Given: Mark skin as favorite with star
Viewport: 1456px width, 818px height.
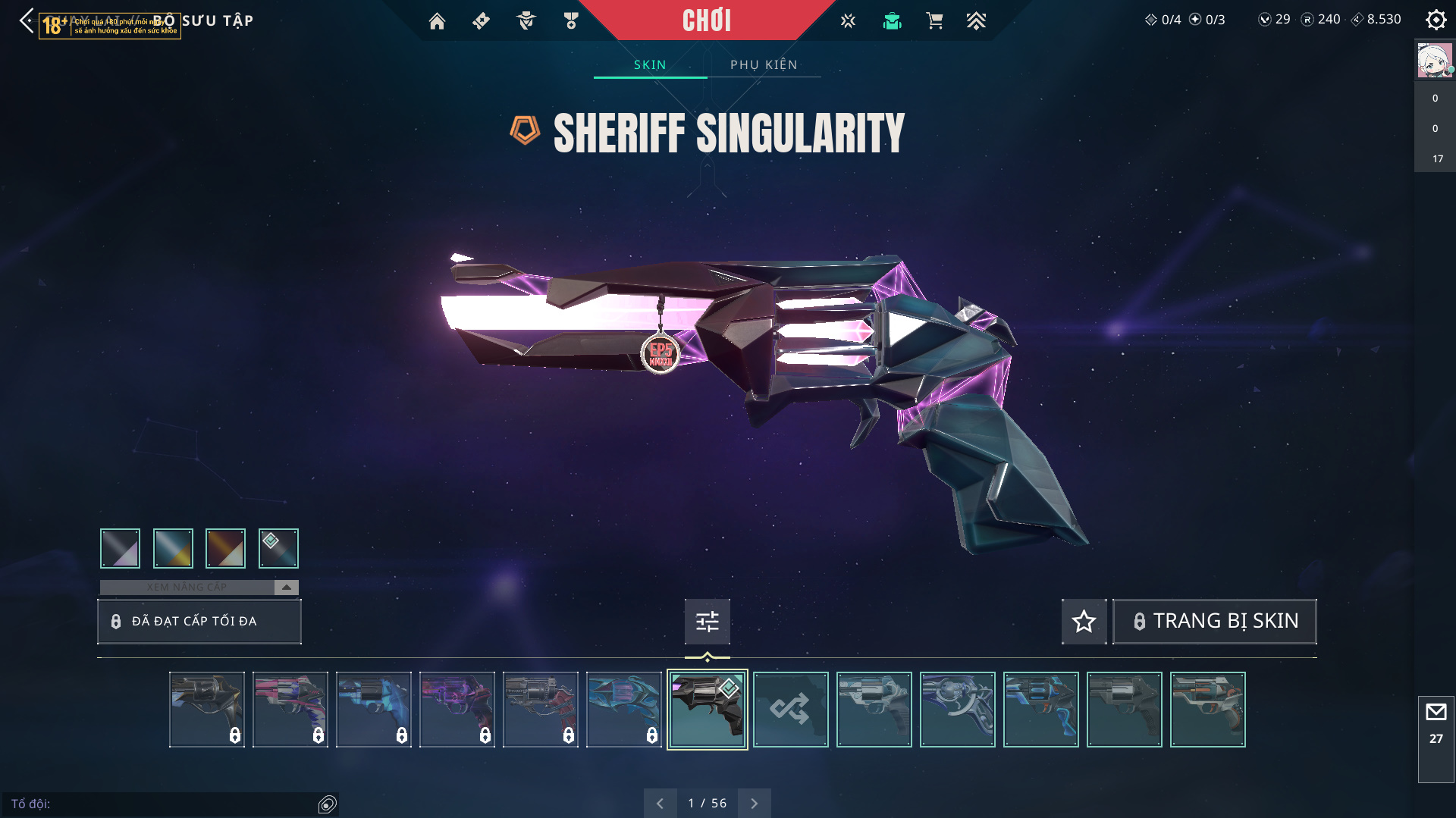Looking at the screenshot, I should [x=1084, y=622].
